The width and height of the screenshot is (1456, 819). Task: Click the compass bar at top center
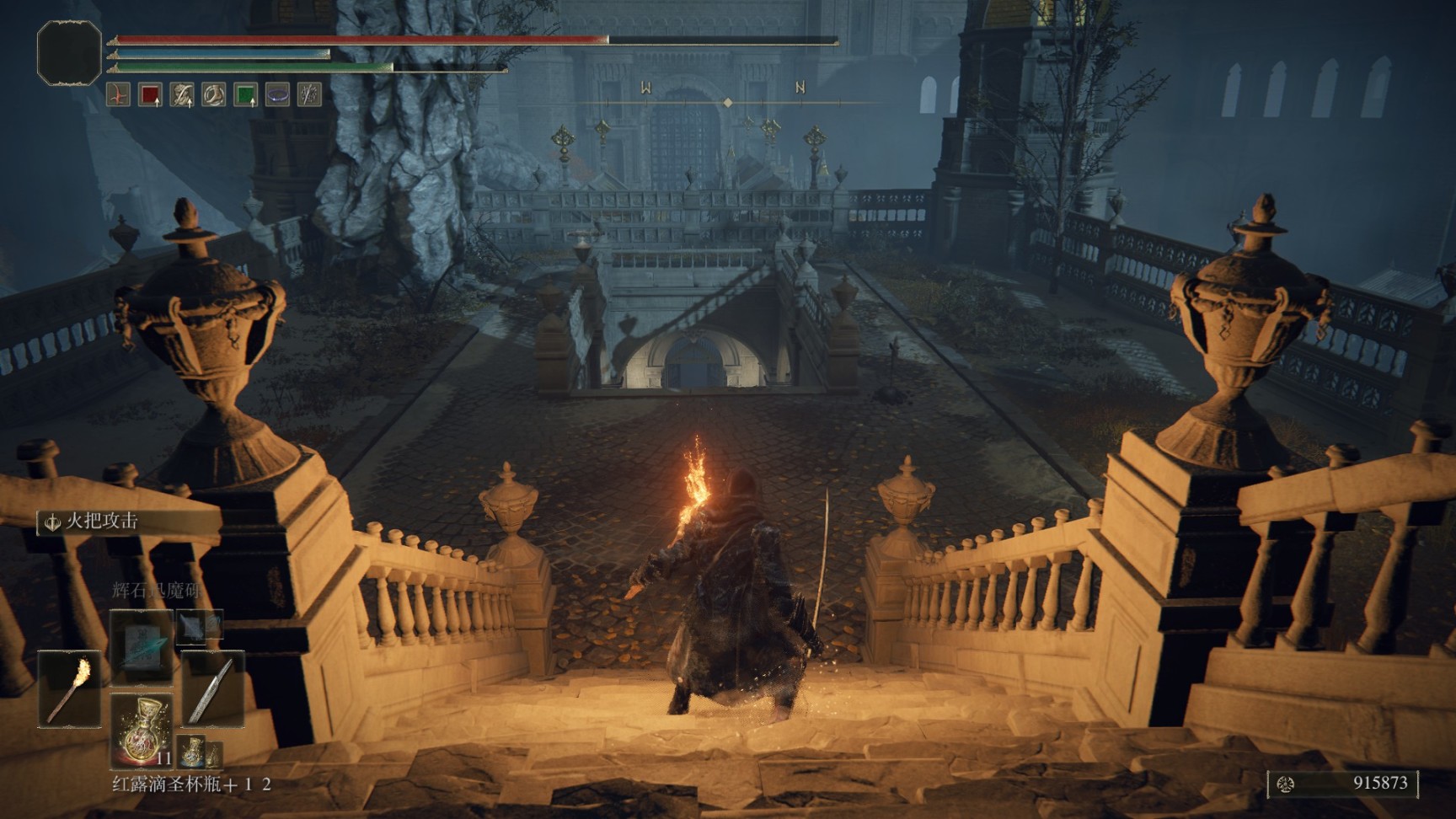point(727,102)
